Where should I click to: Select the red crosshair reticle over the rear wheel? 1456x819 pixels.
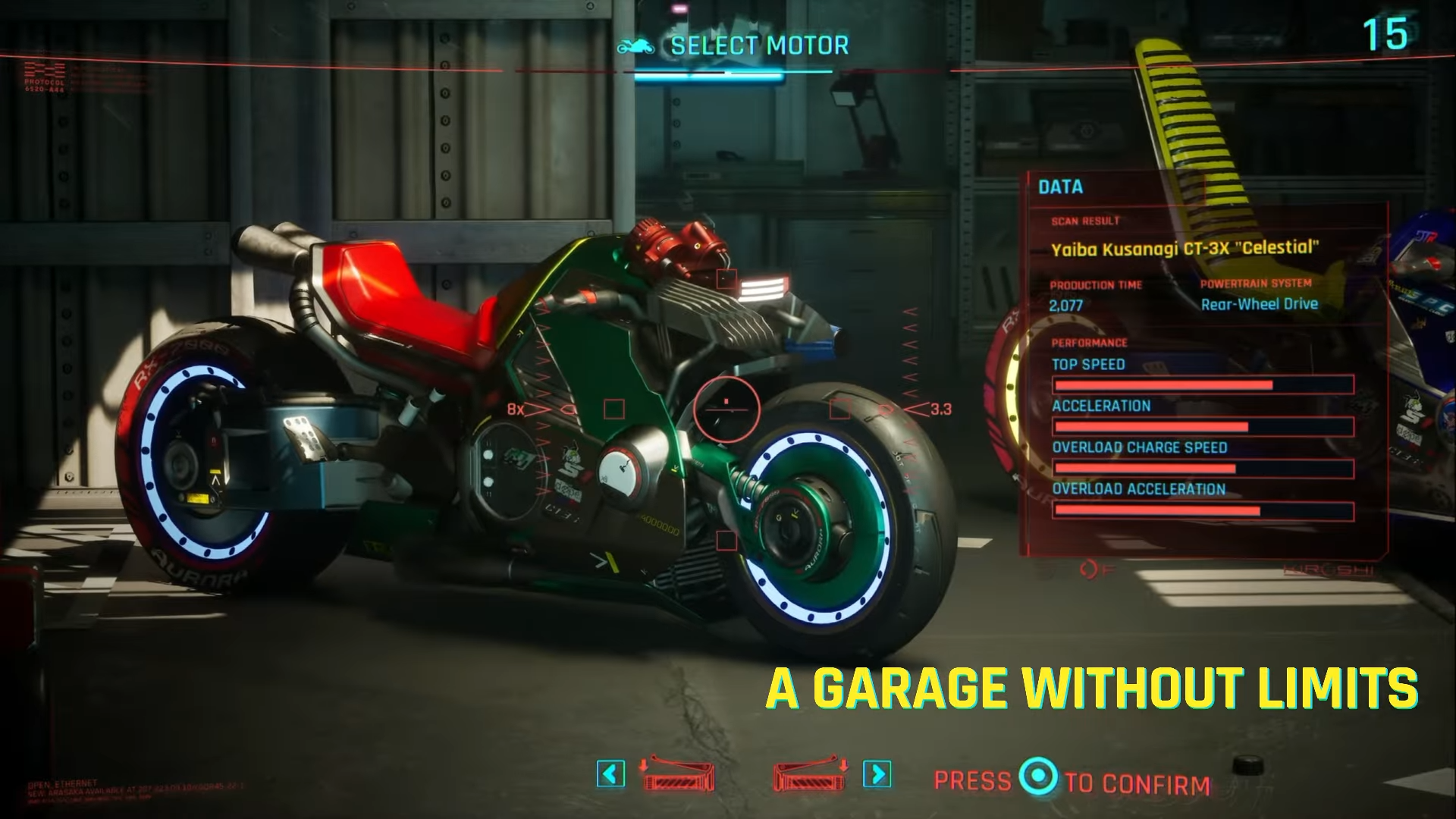[726, 409]
